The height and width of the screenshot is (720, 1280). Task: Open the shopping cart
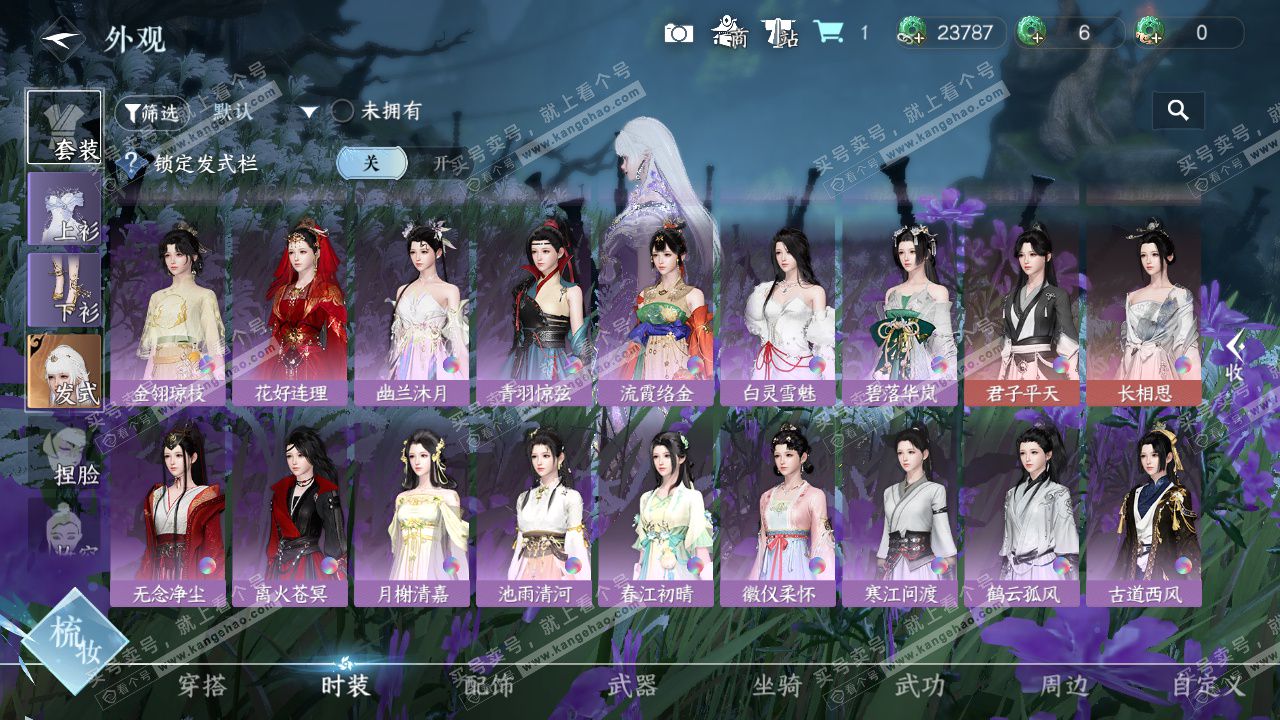[x=828, y=32]
